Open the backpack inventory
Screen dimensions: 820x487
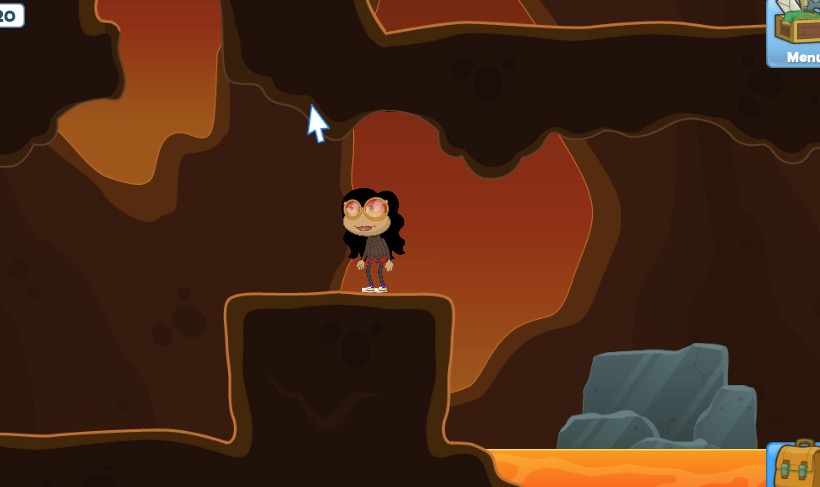coord(797,466)
